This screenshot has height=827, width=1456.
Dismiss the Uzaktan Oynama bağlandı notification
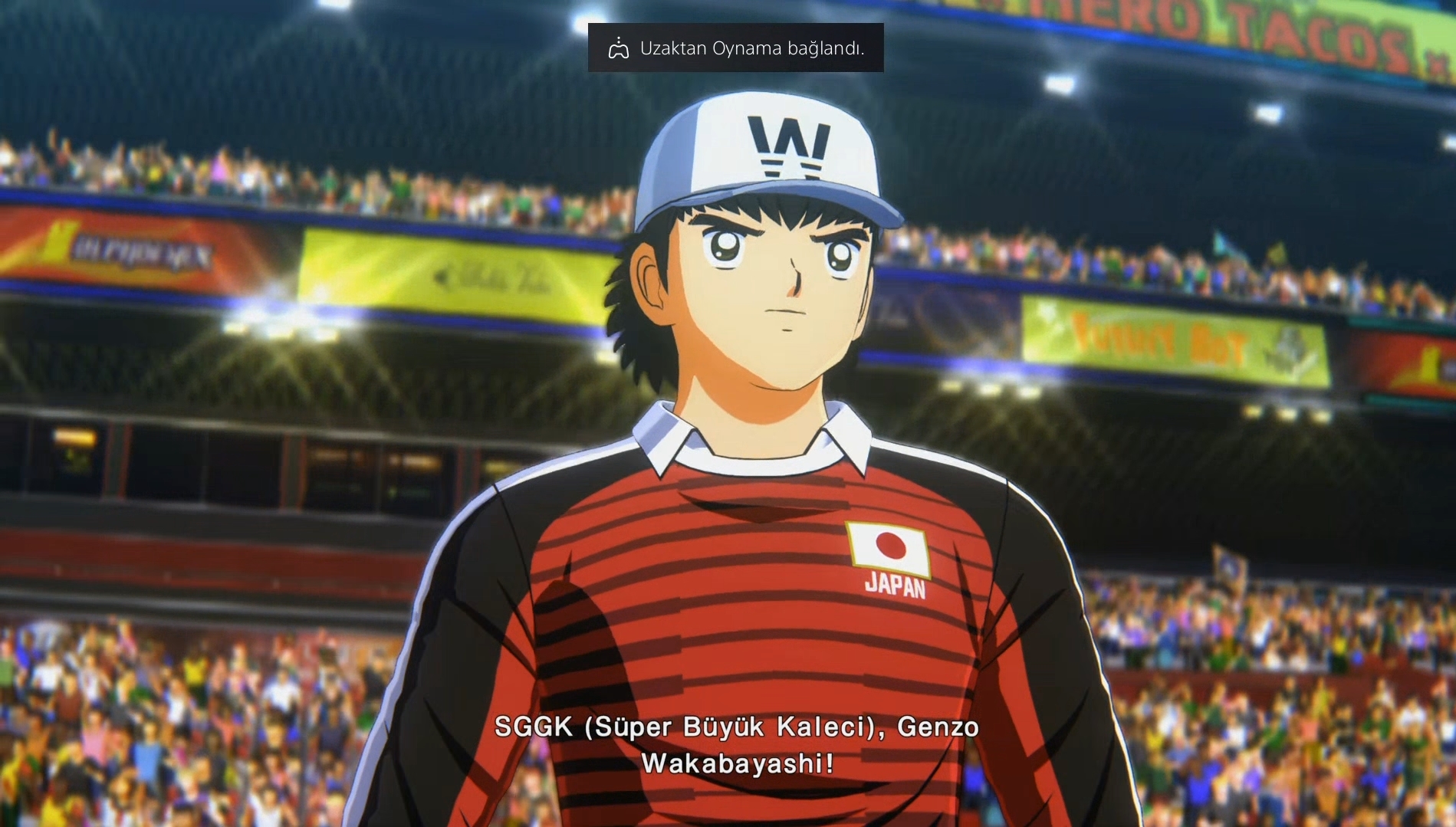pos(735,48)
